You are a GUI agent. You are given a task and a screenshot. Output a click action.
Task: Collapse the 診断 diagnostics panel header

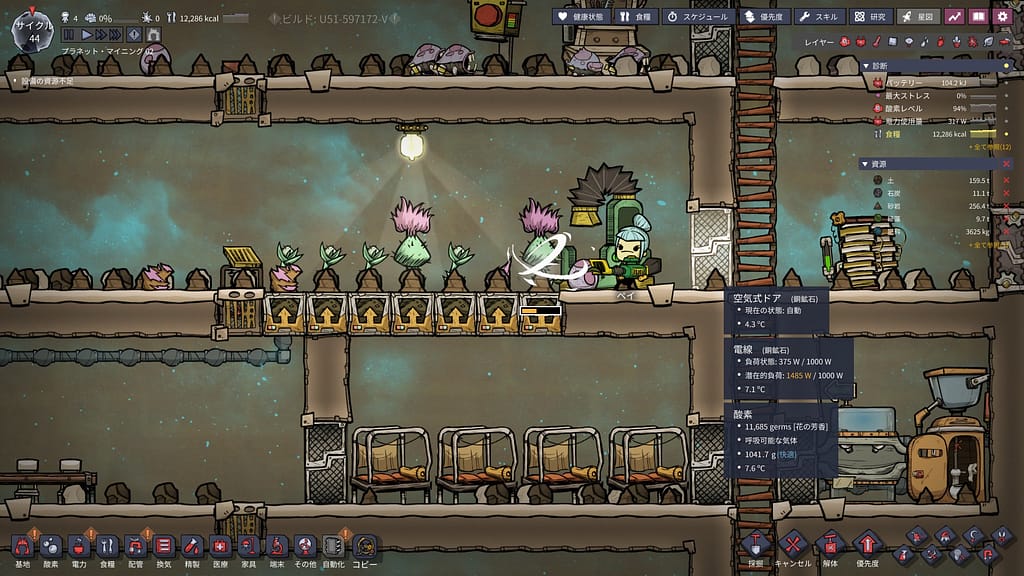[880, 66]
